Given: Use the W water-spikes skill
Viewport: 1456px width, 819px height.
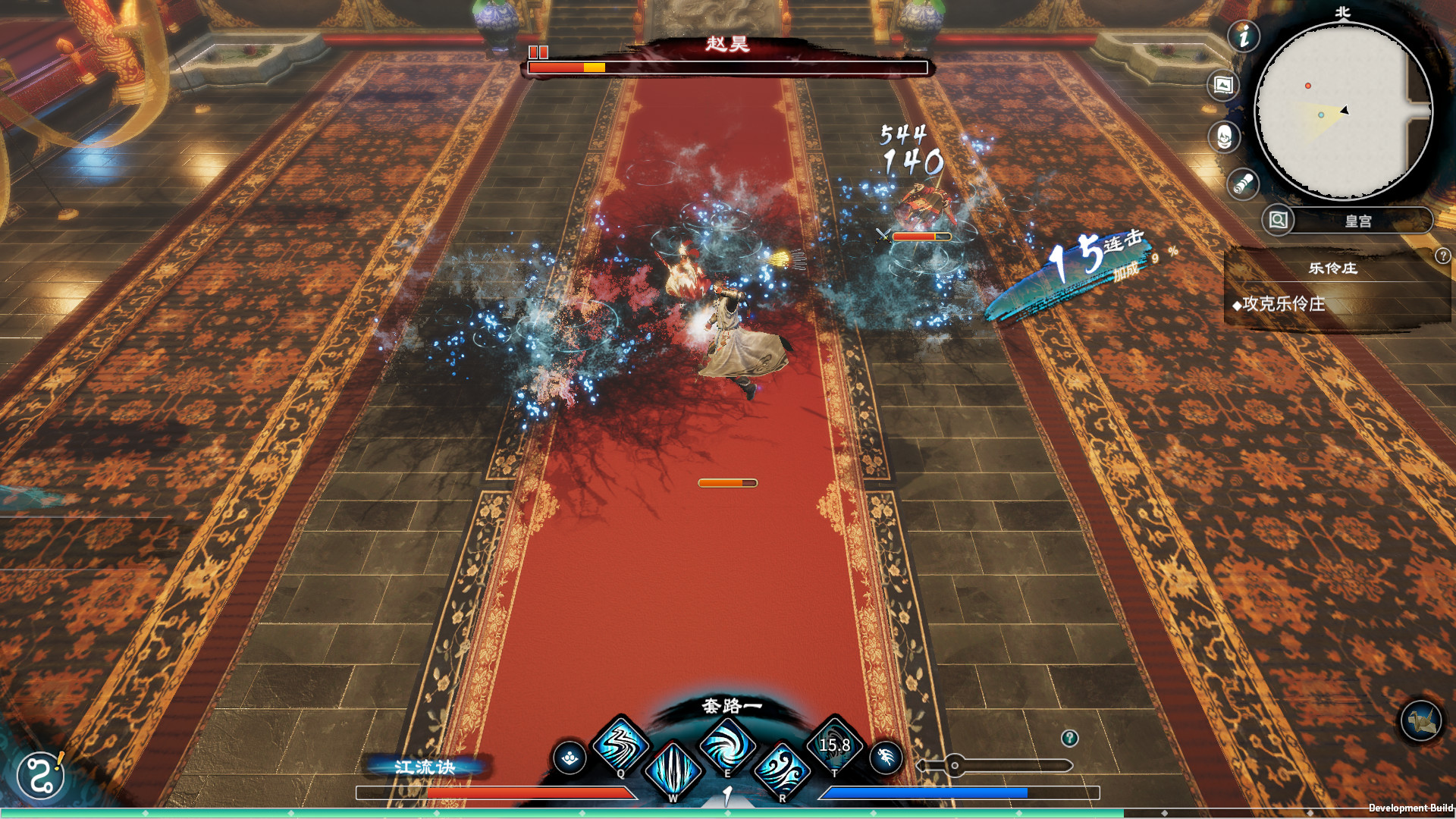Looking at the screenshot, I should point(673,770).
